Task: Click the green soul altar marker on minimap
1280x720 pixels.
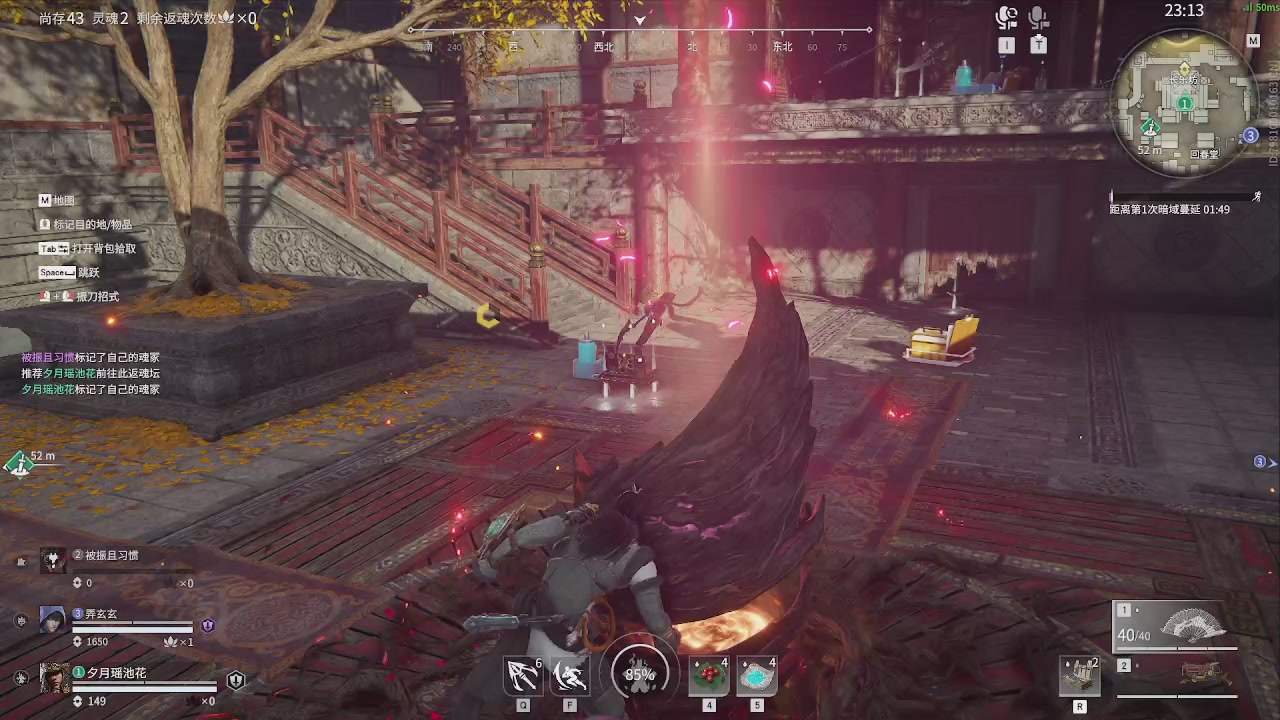Action: point(1150,127)
